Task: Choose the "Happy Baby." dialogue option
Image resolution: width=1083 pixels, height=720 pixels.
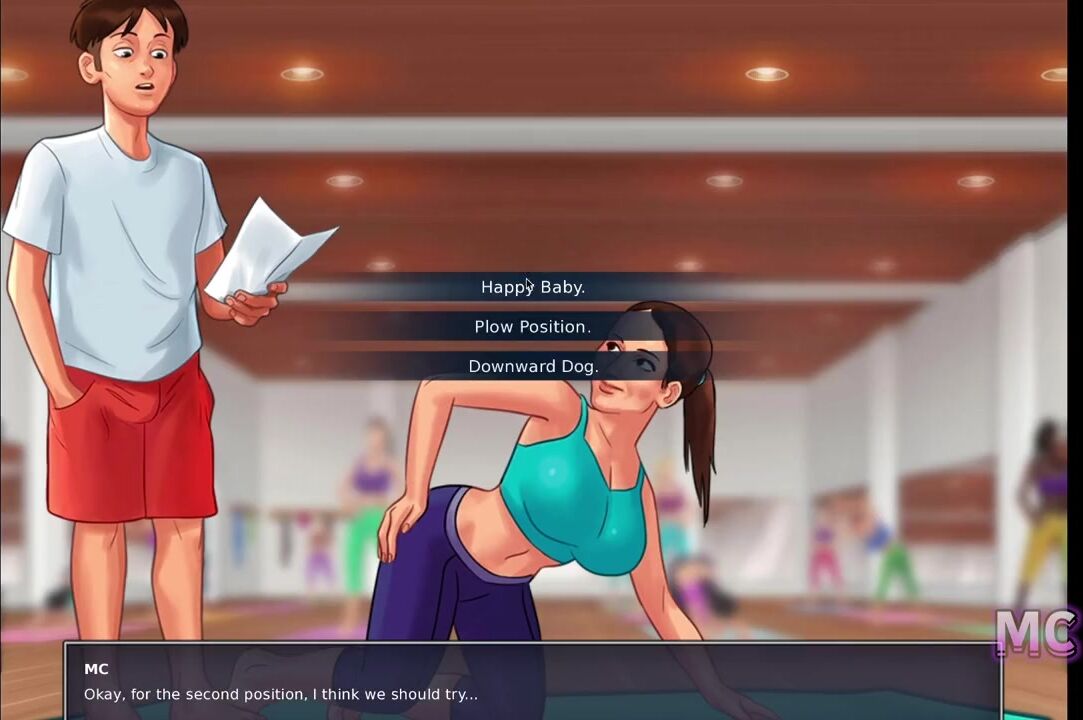Action: (533, 287)
